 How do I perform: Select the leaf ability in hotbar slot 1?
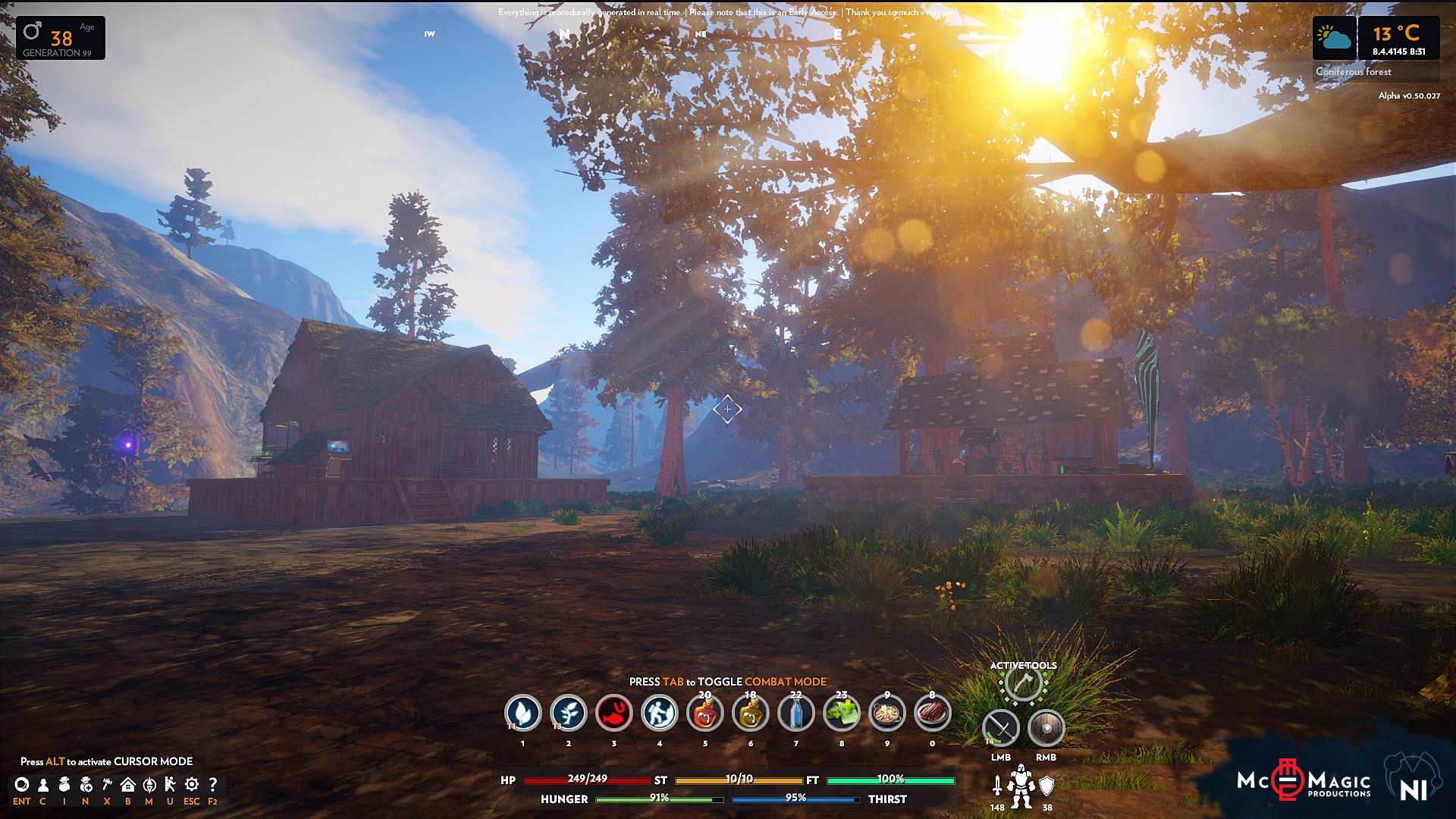(x=522, y=713)
